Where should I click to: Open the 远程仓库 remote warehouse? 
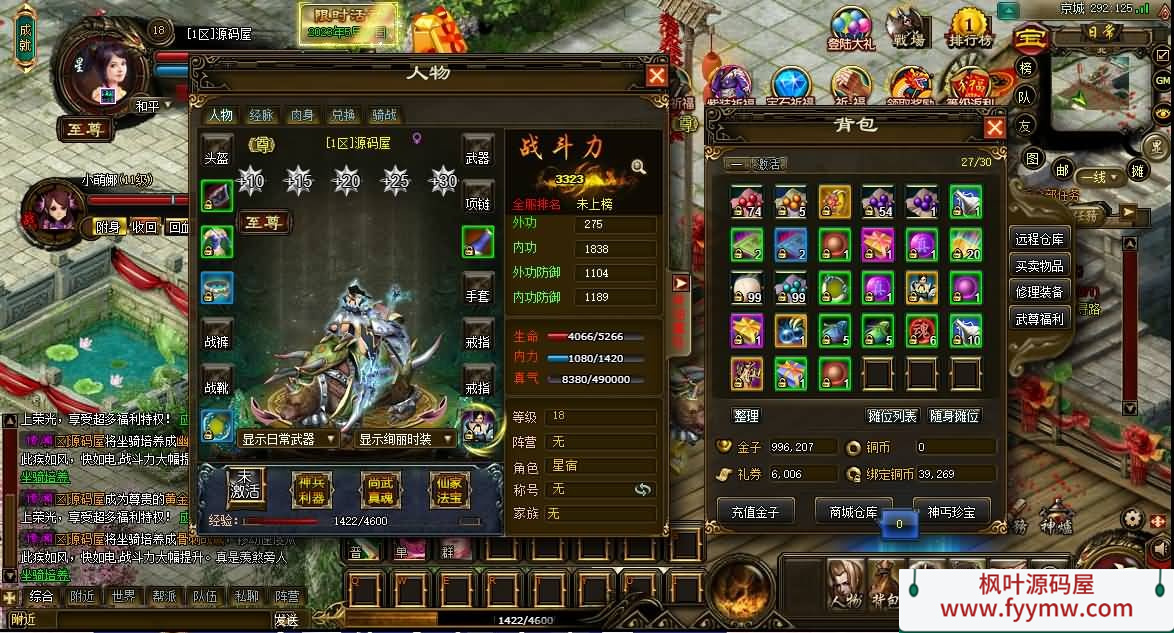click(x=1040, y=239)
